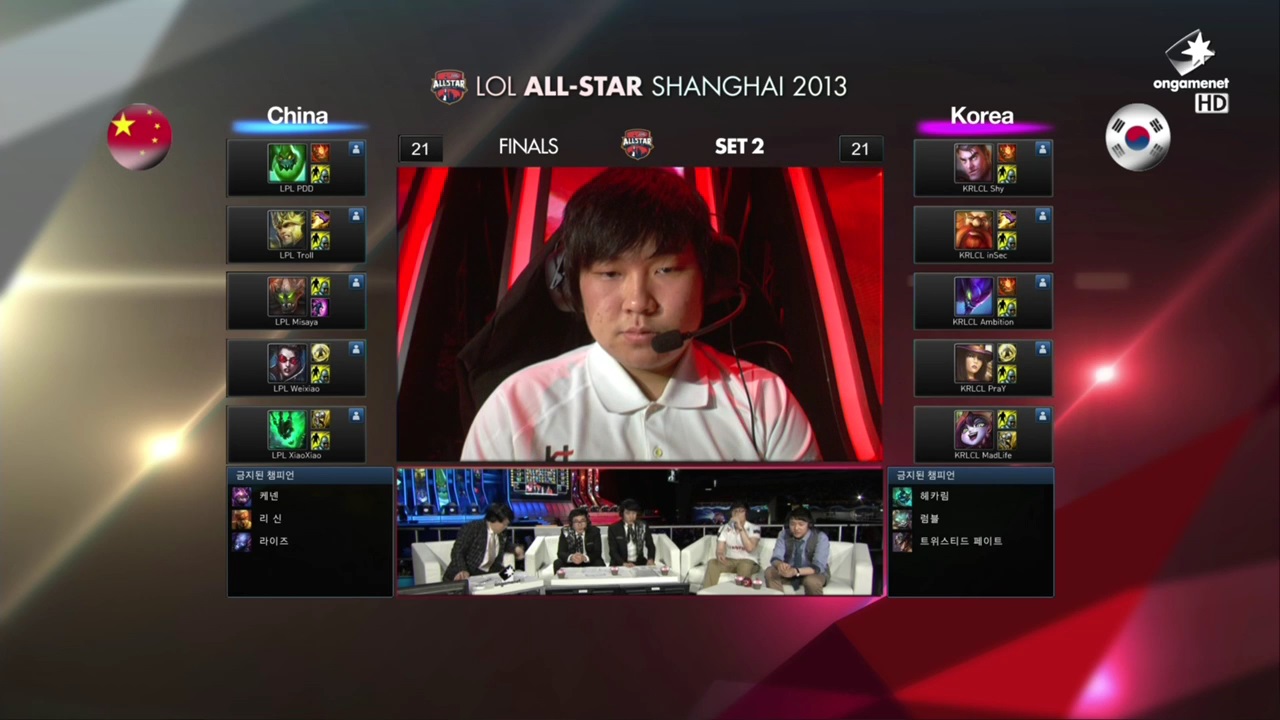1280x720 pixels.
Task: Click the LPL Weixiao champion portrait
Action: [x=286, y=364]
